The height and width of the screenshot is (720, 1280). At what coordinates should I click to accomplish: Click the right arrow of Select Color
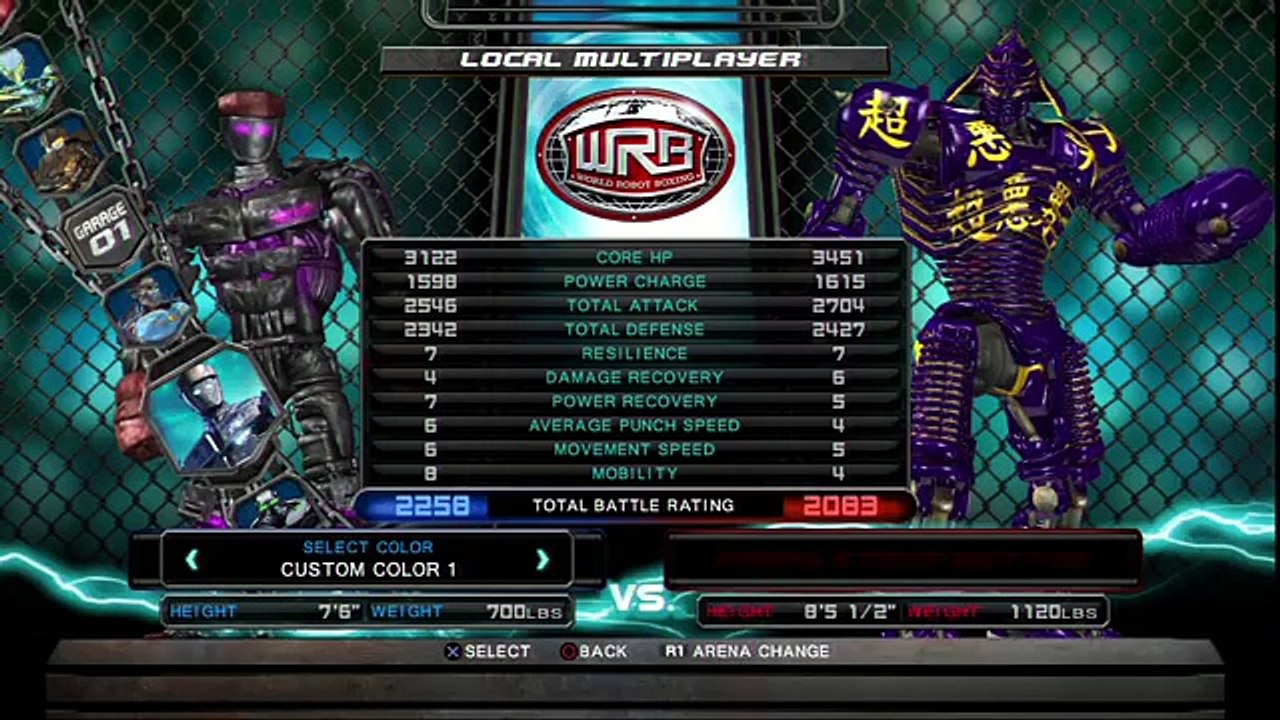point(542,559)
